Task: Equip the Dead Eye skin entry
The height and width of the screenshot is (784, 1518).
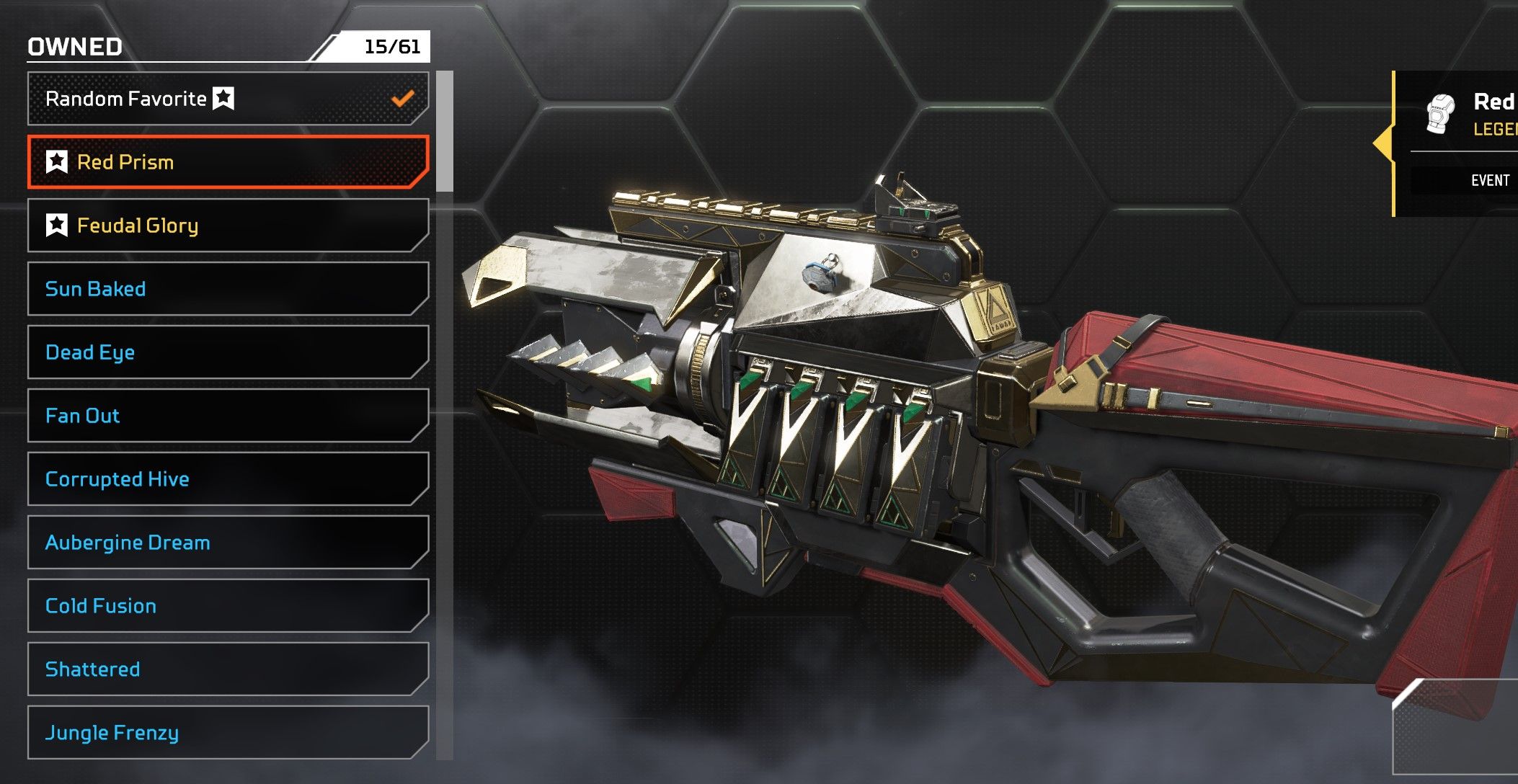Action: 228,352
